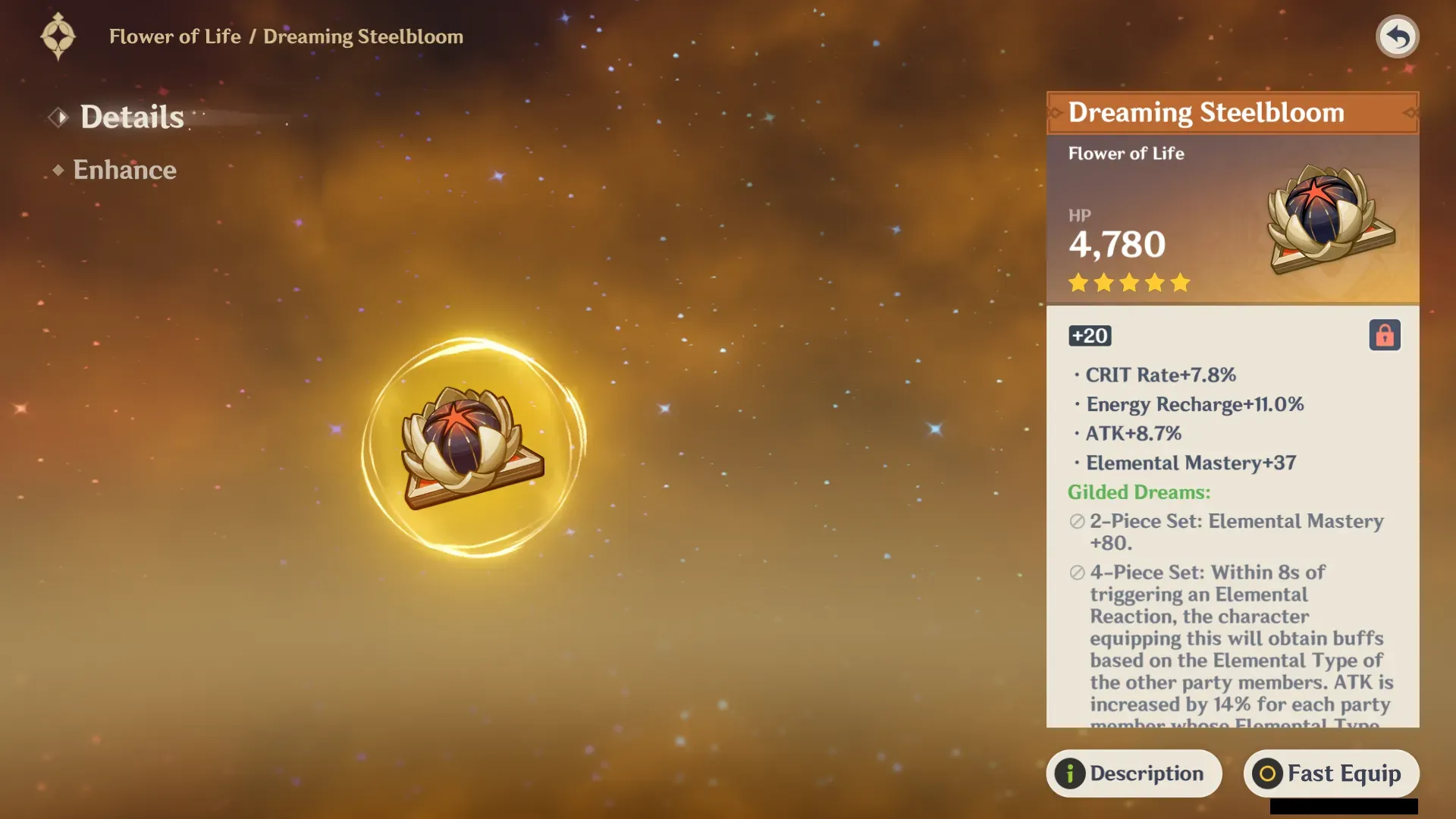The image size is (1456, 819).
Task: Go back using the return arrow
Action: tap(1397, 36)
